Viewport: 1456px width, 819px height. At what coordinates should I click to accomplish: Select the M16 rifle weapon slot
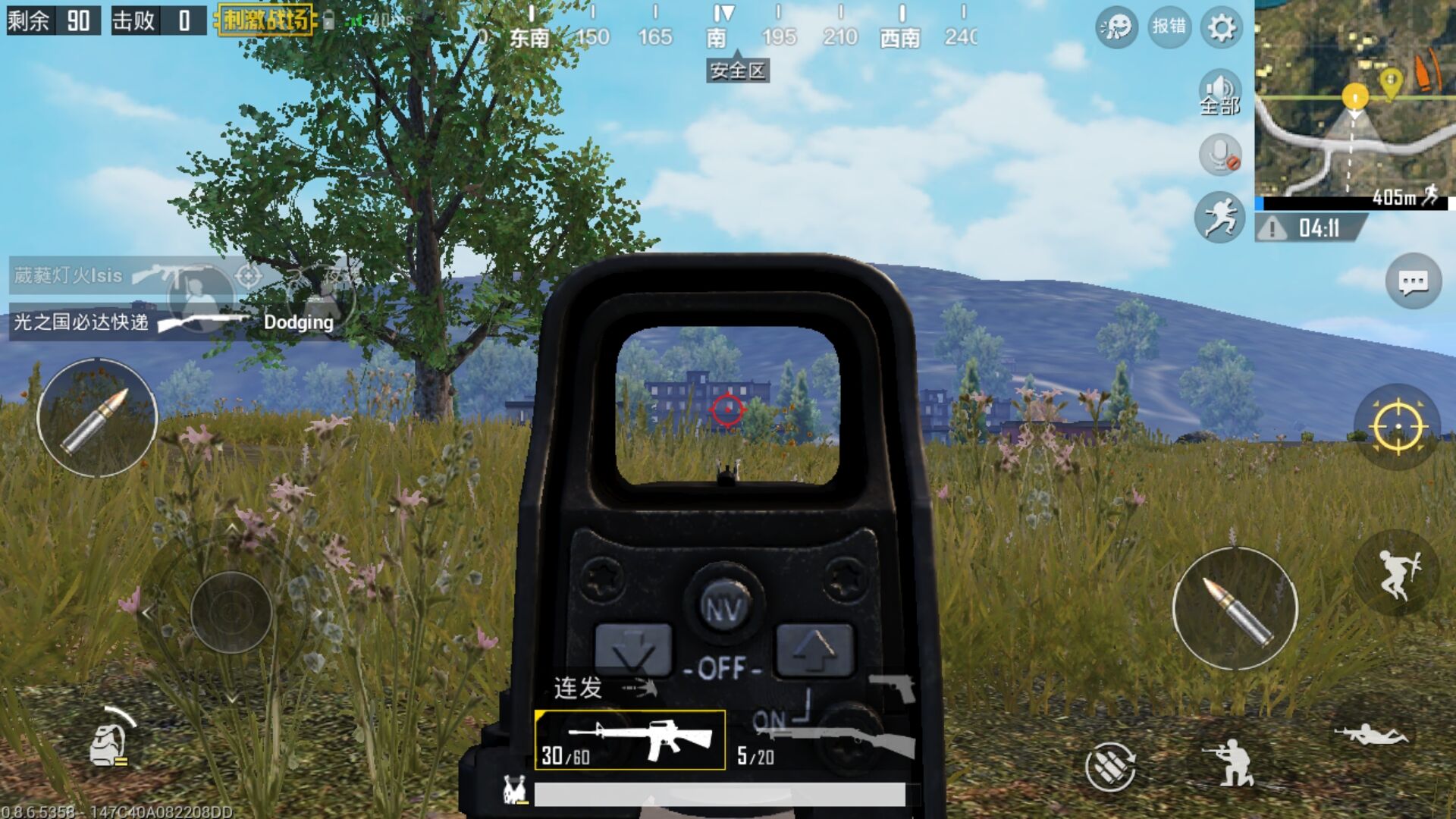click(629, 740)
